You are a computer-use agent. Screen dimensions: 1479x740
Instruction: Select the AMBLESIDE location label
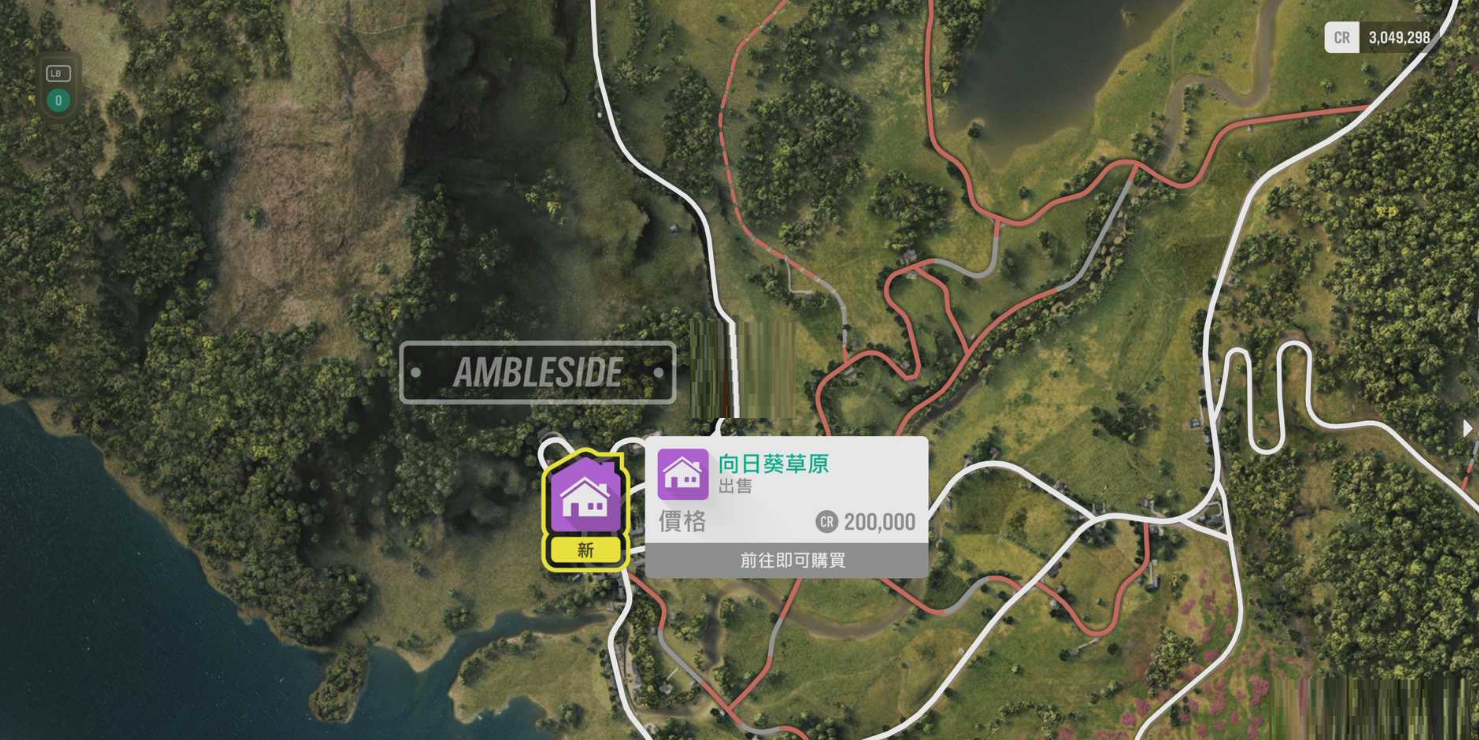(x=537, y=371)
